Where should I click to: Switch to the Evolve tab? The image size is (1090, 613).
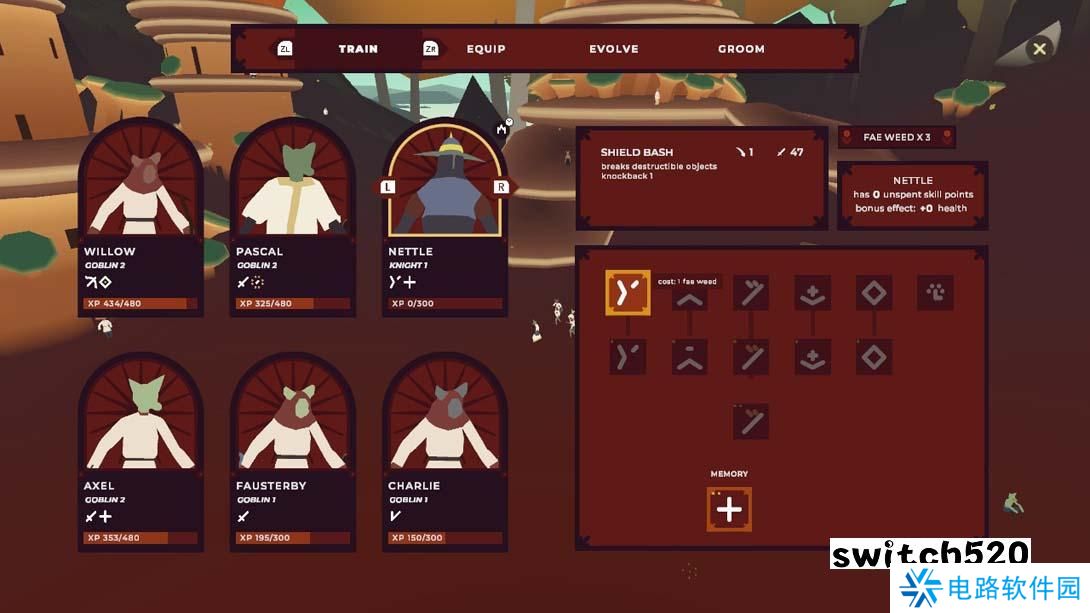click(x=613, y=49)
